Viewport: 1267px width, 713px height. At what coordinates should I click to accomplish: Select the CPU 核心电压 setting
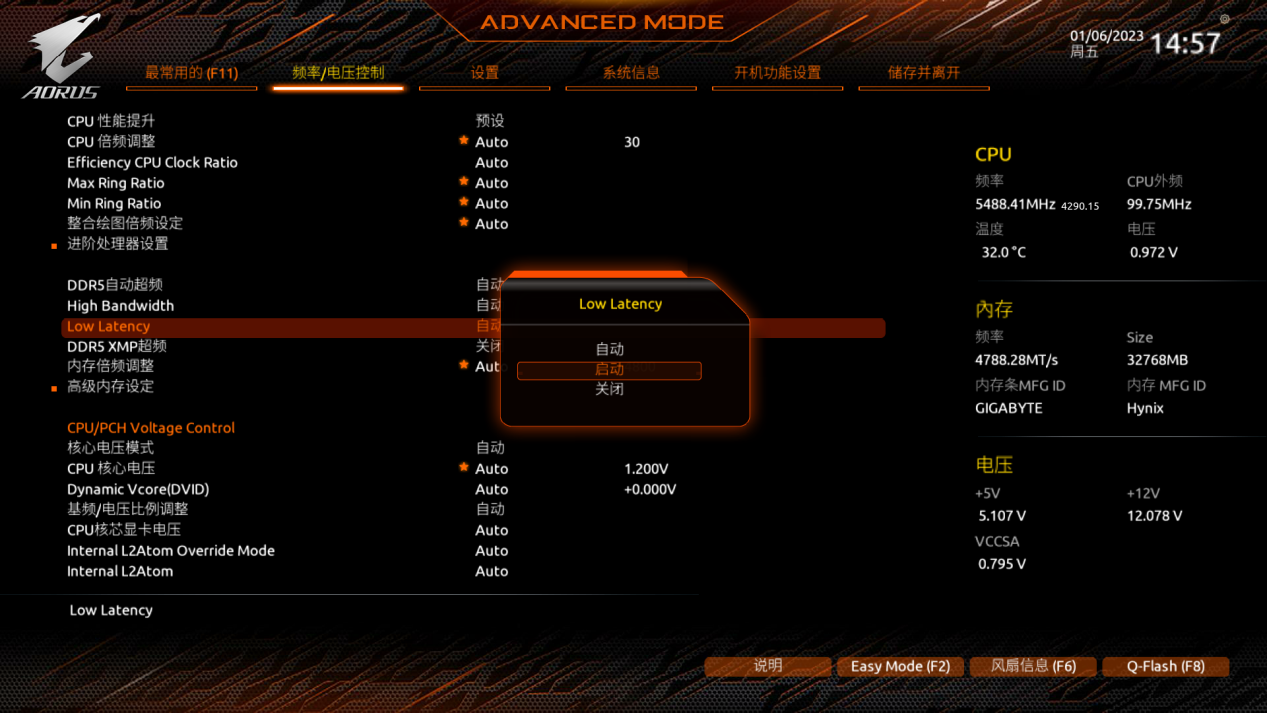tap(111, 469)
